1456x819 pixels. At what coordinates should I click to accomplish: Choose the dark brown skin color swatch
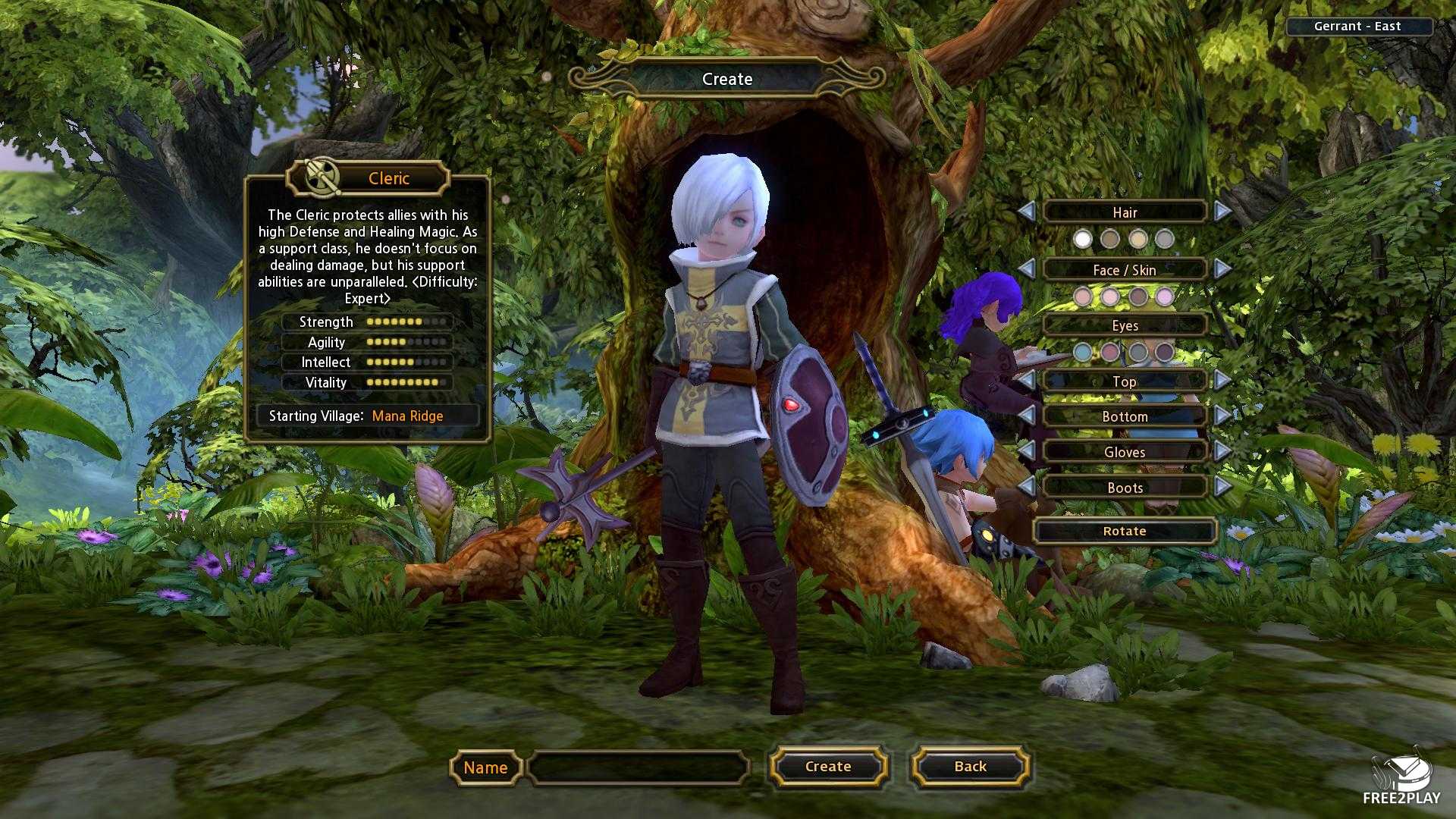coord(1137,297)
